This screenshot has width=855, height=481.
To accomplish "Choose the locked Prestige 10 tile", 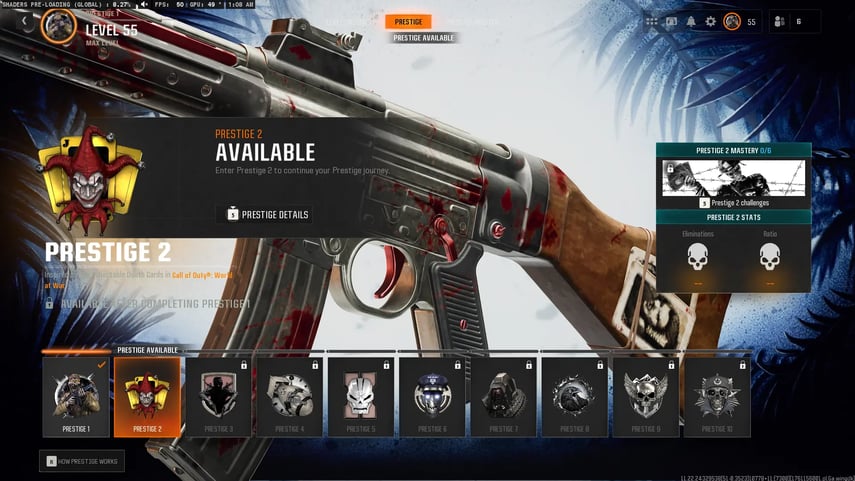I will 717,397.
